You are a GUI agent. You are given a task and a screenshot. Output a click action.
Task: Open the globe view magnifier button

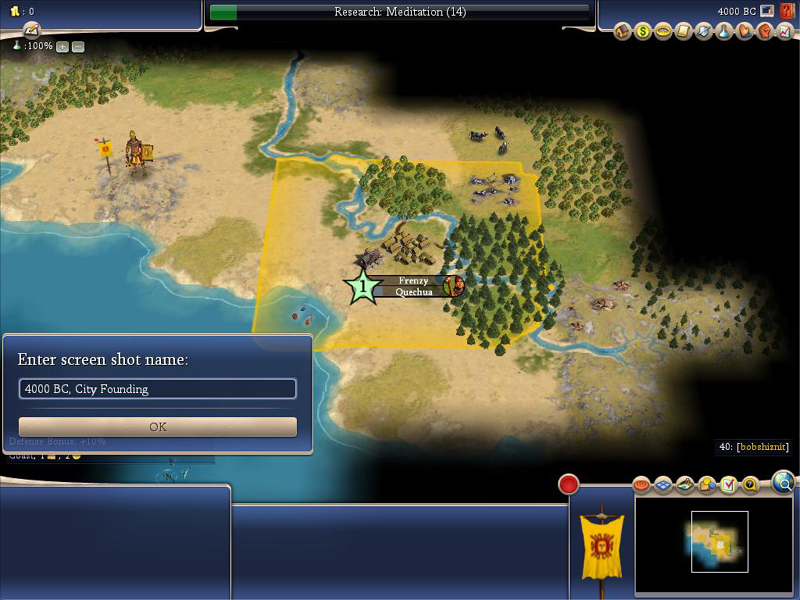pyautogui.click(x=785, y=484)
